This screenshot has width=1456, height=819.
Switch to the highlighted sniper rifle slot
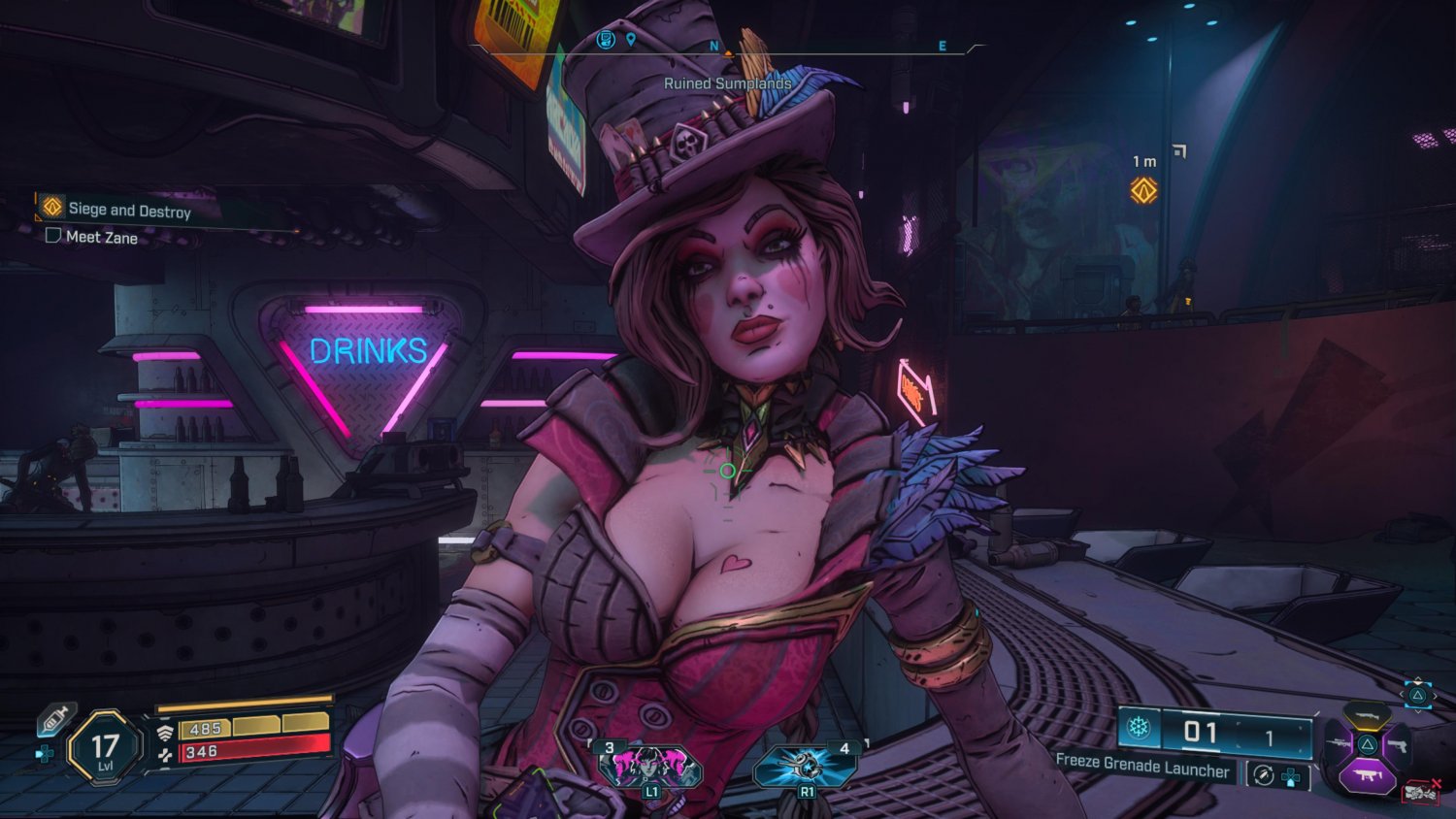[x=1365, y=717]
